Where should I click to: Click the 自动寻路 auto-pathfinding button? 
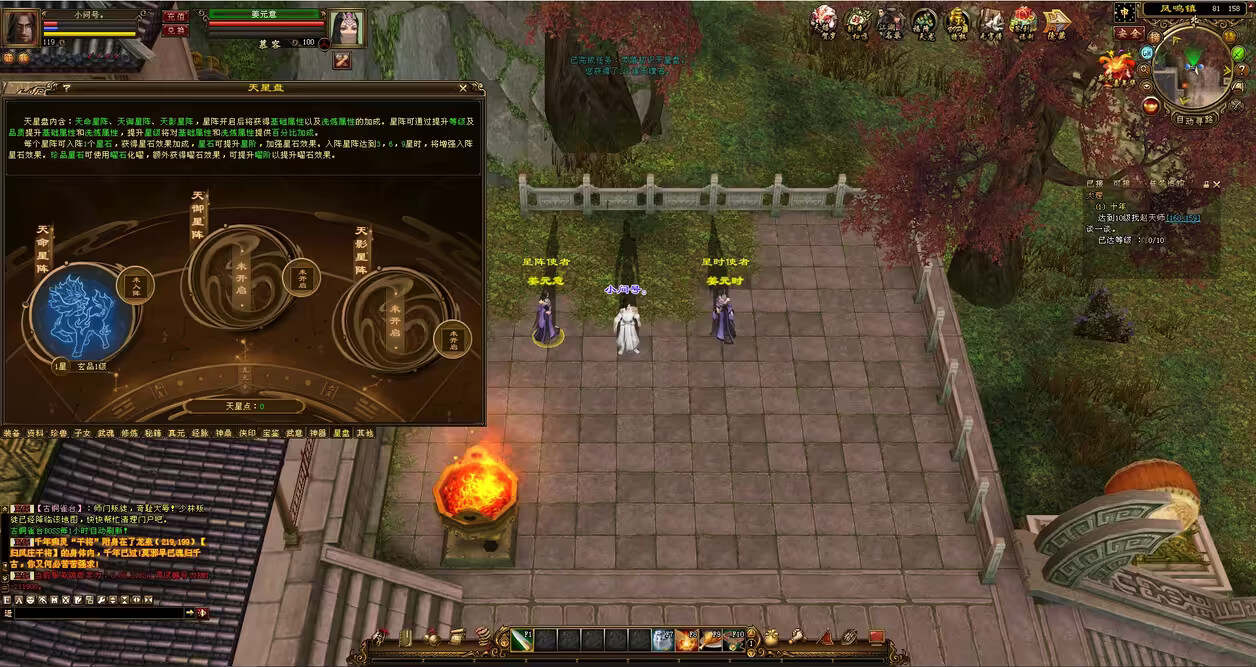1194,119
